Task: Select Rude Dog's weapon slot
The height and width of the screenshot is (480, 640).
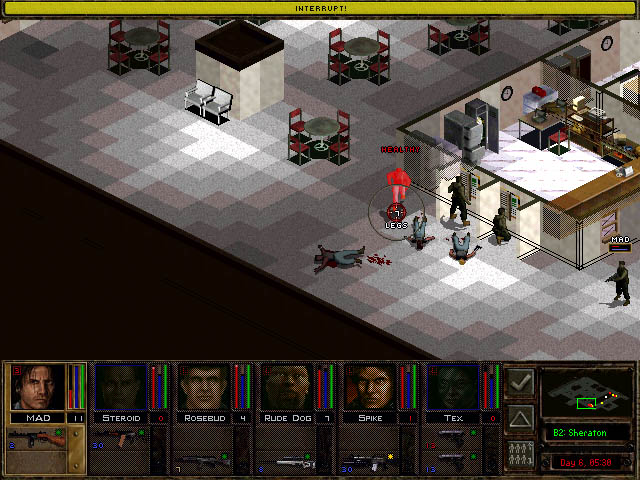Action: click(289, 463)
